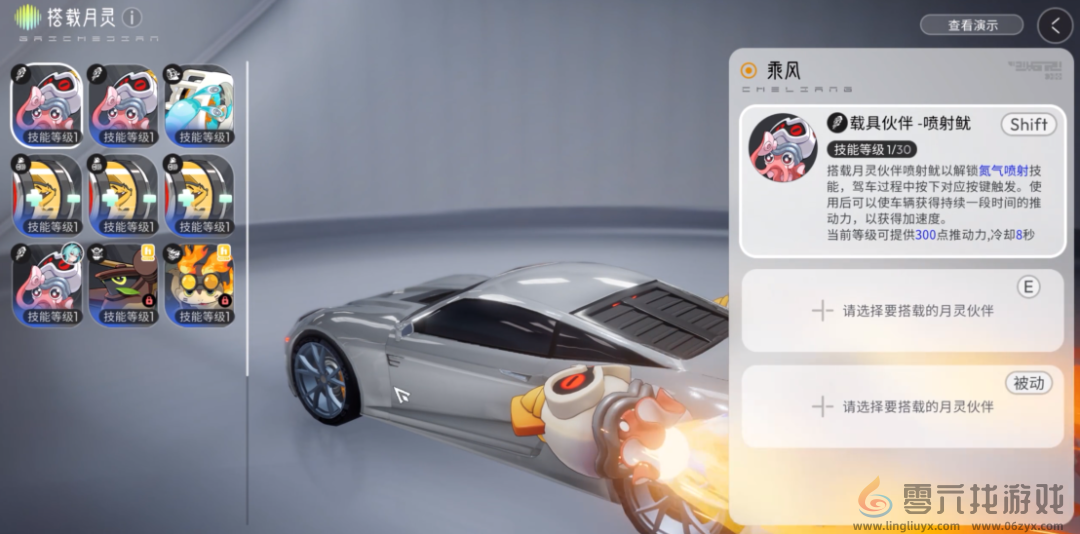Show info for 搭载月灵
1080x534 pixels.
pyautogui.click(x=131, y=18)
